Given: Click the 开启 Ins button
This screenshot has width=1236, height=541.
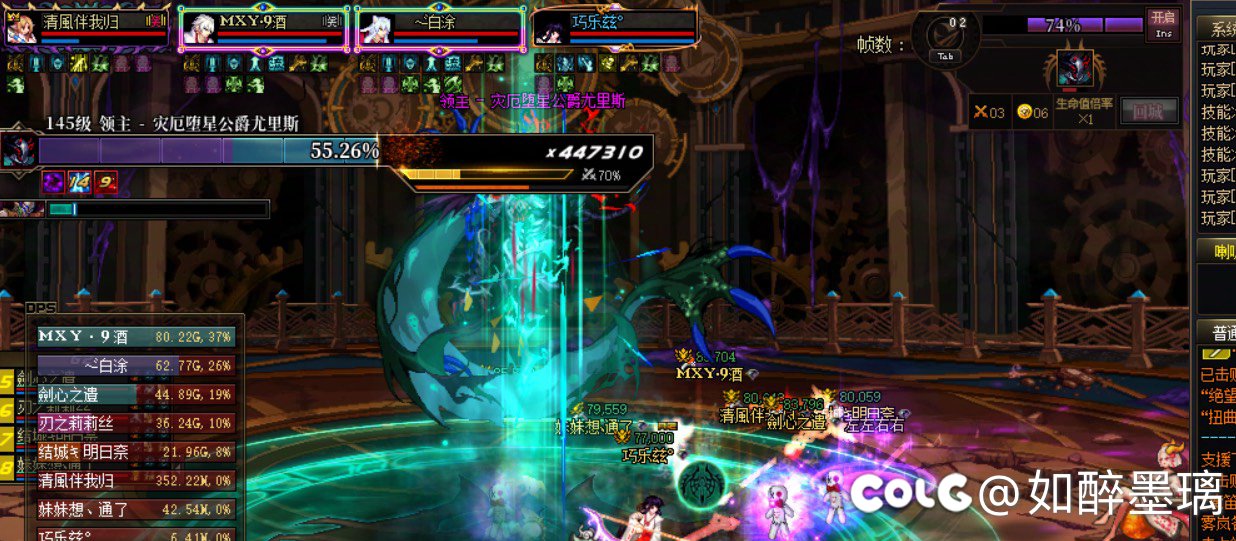Looking at the screenshot, I should [1163, 24].
